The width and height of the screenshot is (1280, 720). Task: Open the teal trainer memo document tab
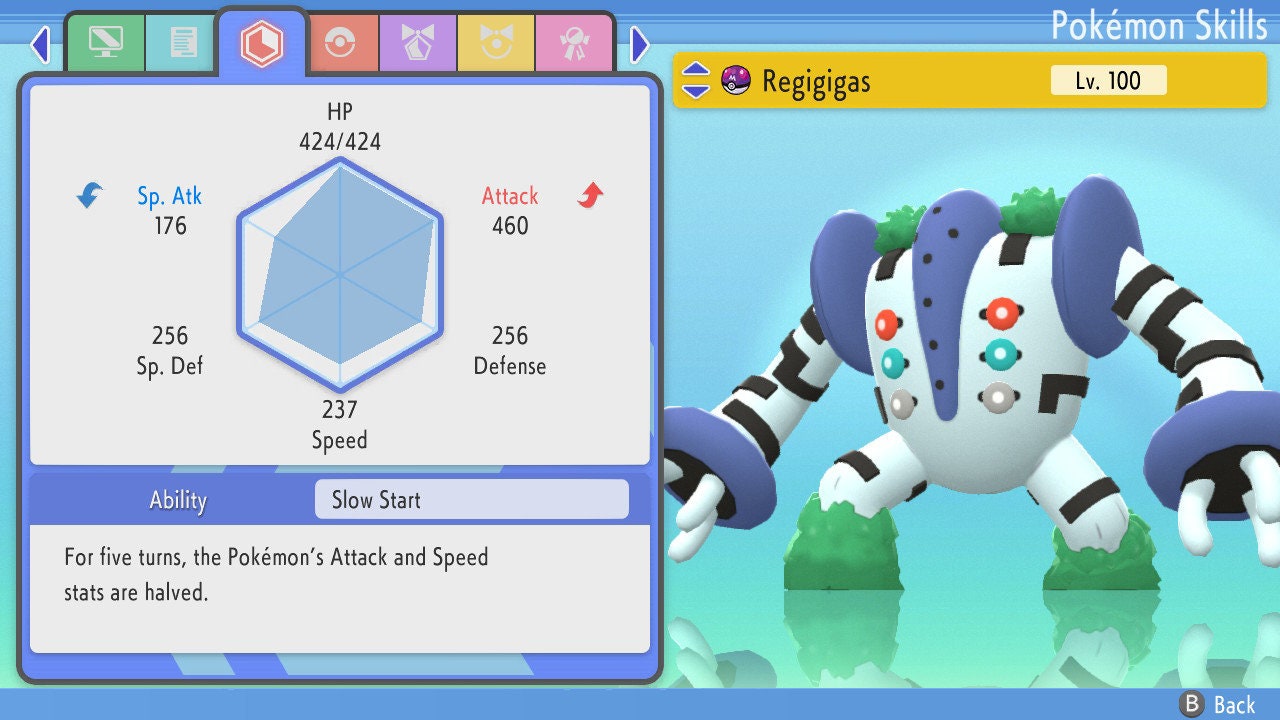pyautogui.click(x=183, y=43)
